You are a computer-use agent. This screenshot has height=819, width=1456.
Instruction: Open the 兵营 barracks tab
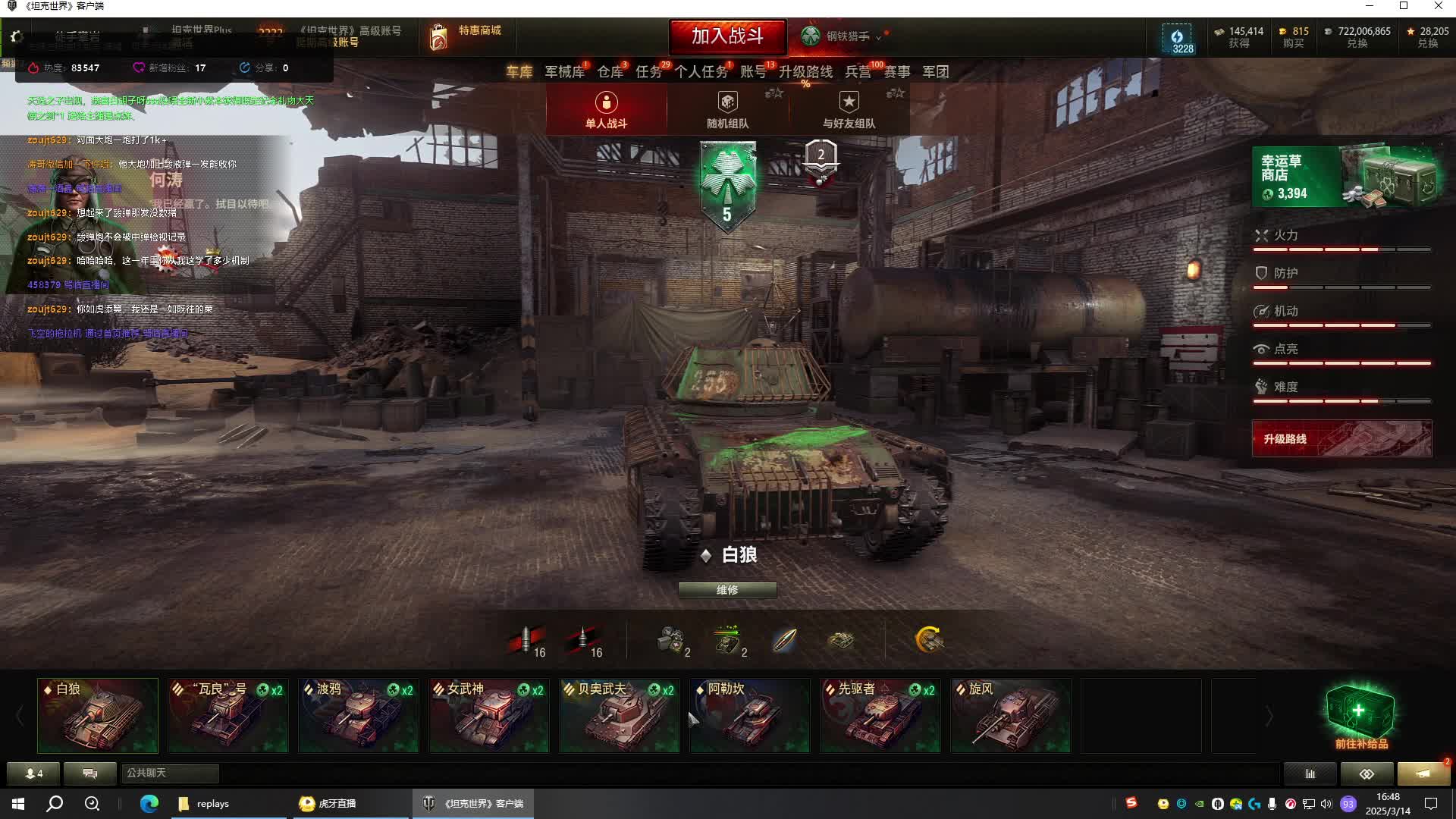(x=858, y=72)
